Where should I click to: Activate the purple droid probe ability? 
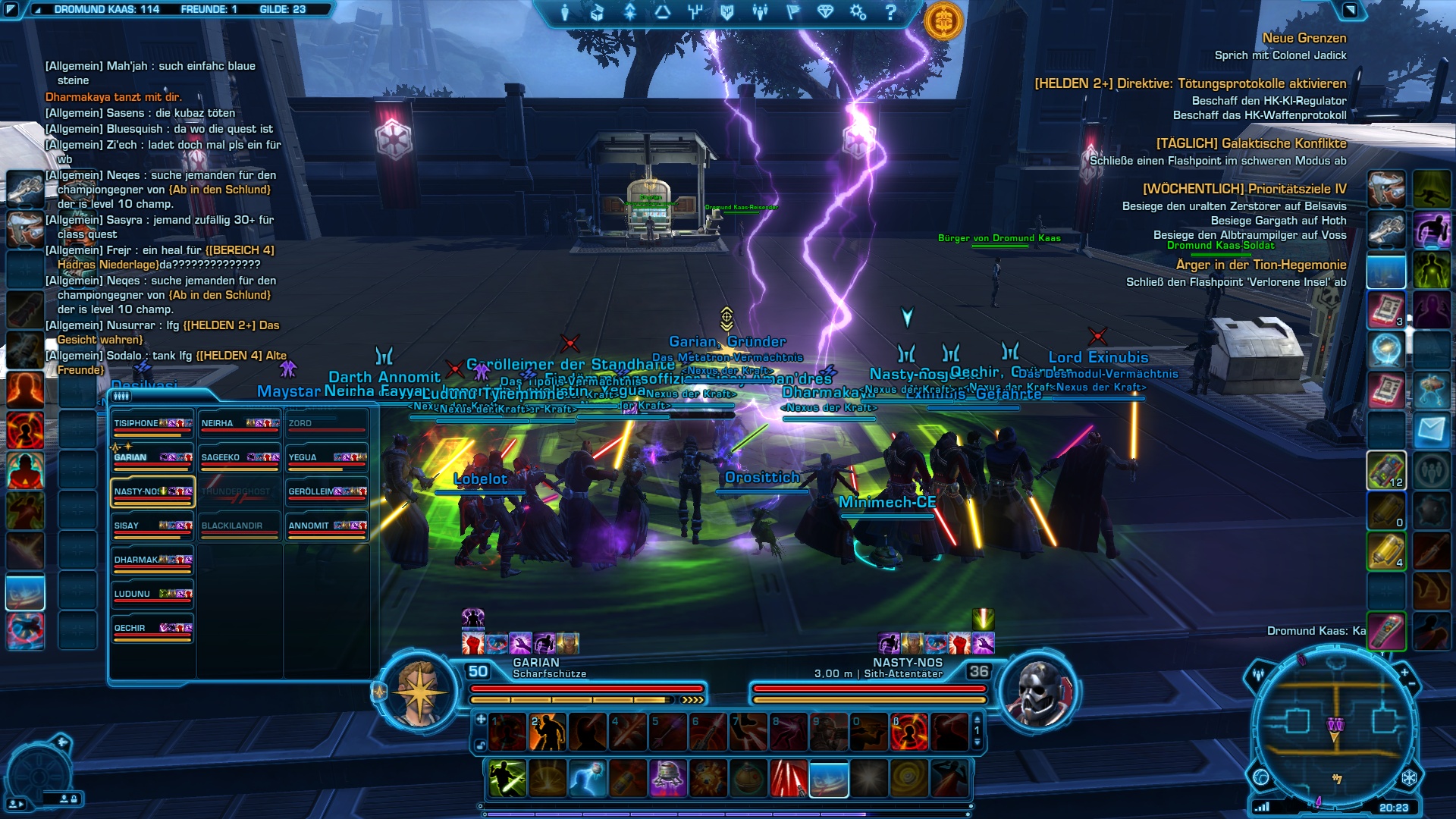click(x=668, y=779)
